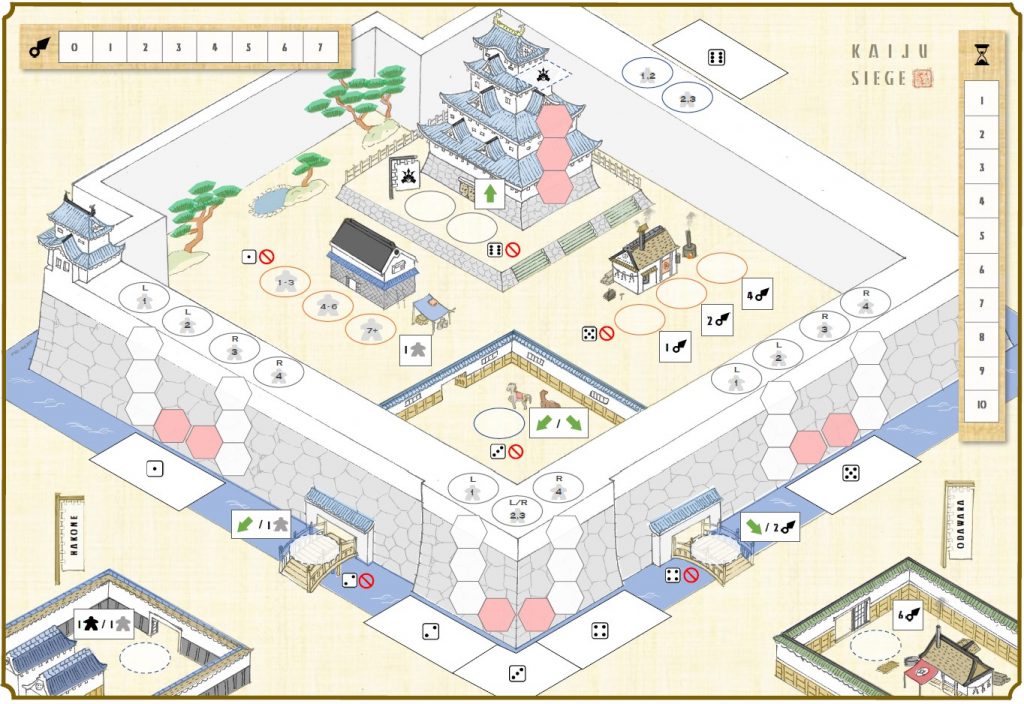This screenshot has width=1024, height=704.
Task: Click the forge's 1 resource cost tag
Action: (x=675, y=347)
